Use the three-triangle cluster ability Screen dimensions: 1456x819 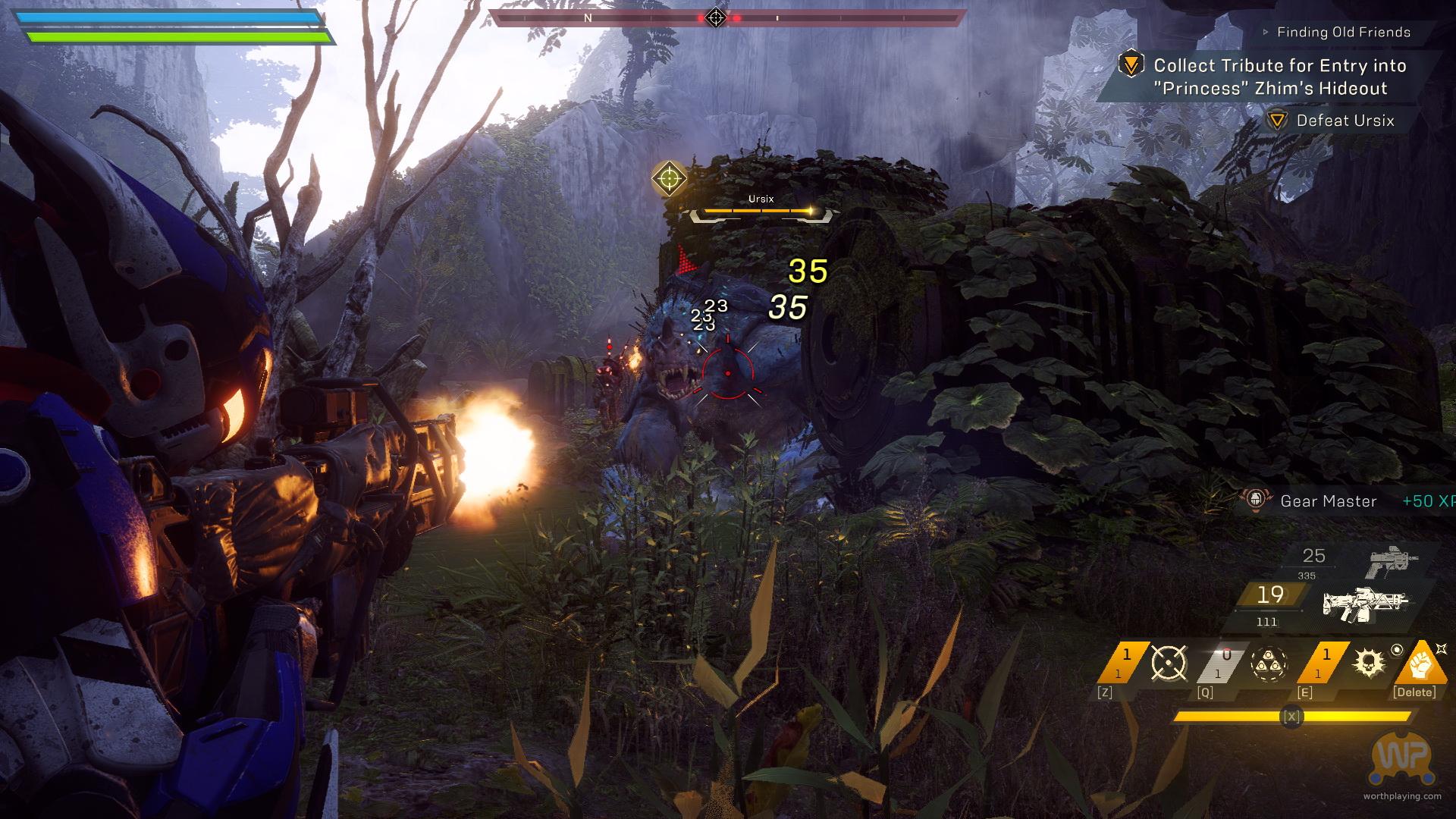[1269, 664]
